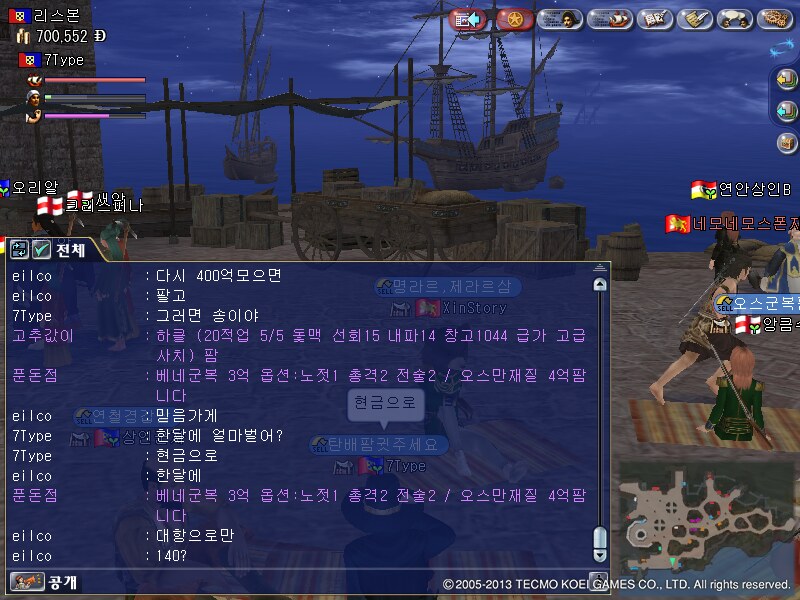Select the 전체 chat tab
The image size is (800, 600).
click(71, 250)
